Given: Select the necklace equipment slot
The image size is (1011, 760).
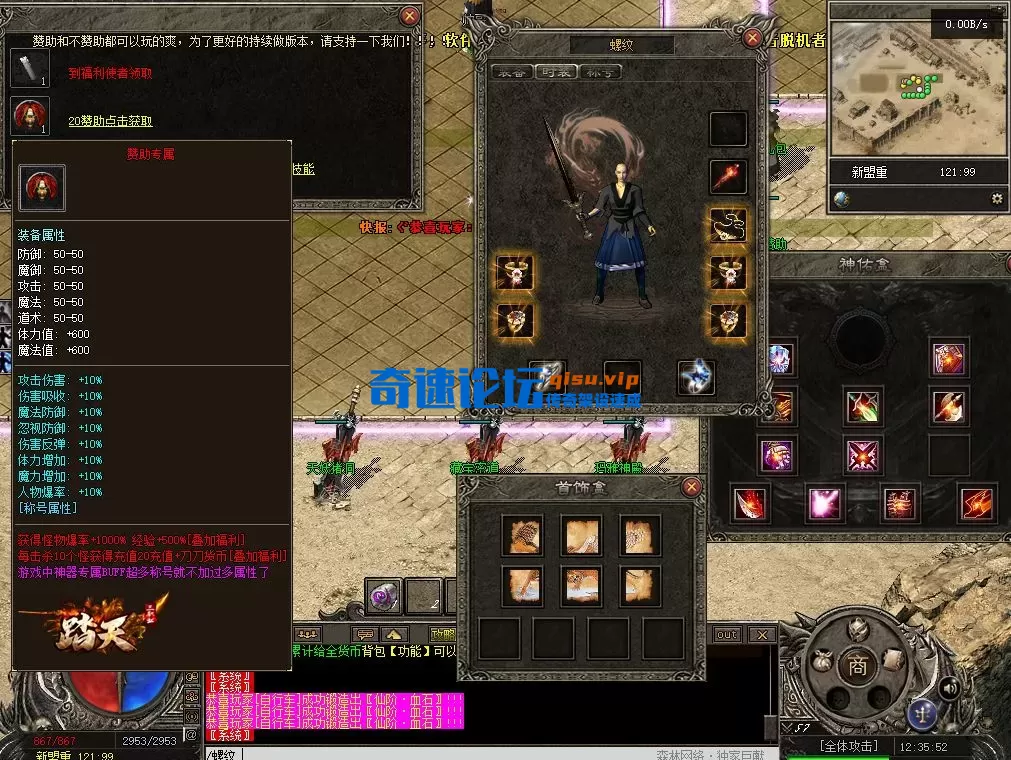Looking at the screenshot, I should pos(728,225).
